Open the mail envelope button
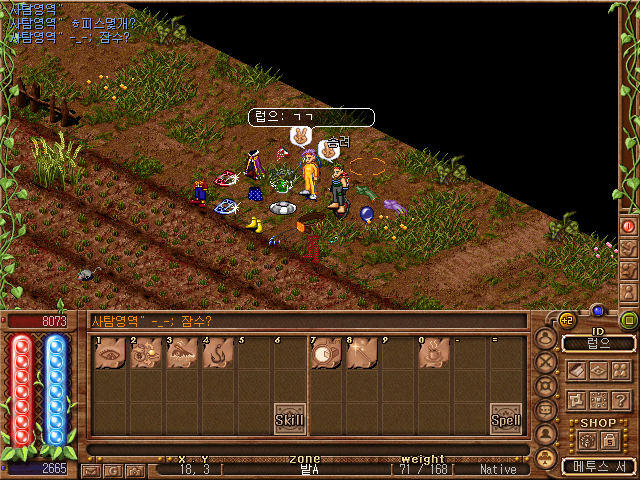This screenshot has width=640, height=480. 90,470
